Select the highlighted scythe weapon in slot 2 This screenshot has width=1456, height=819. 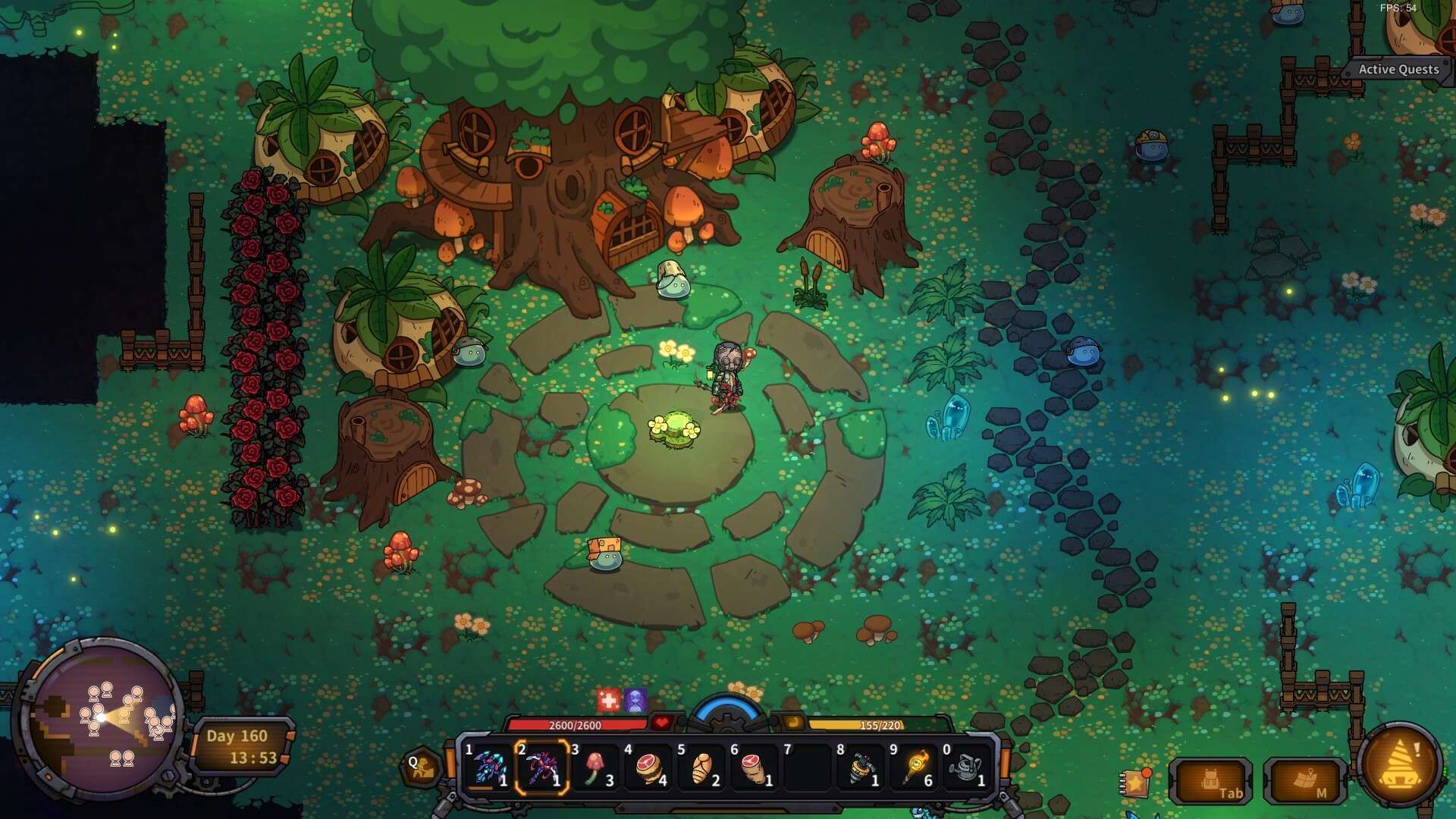pos(542,767)
